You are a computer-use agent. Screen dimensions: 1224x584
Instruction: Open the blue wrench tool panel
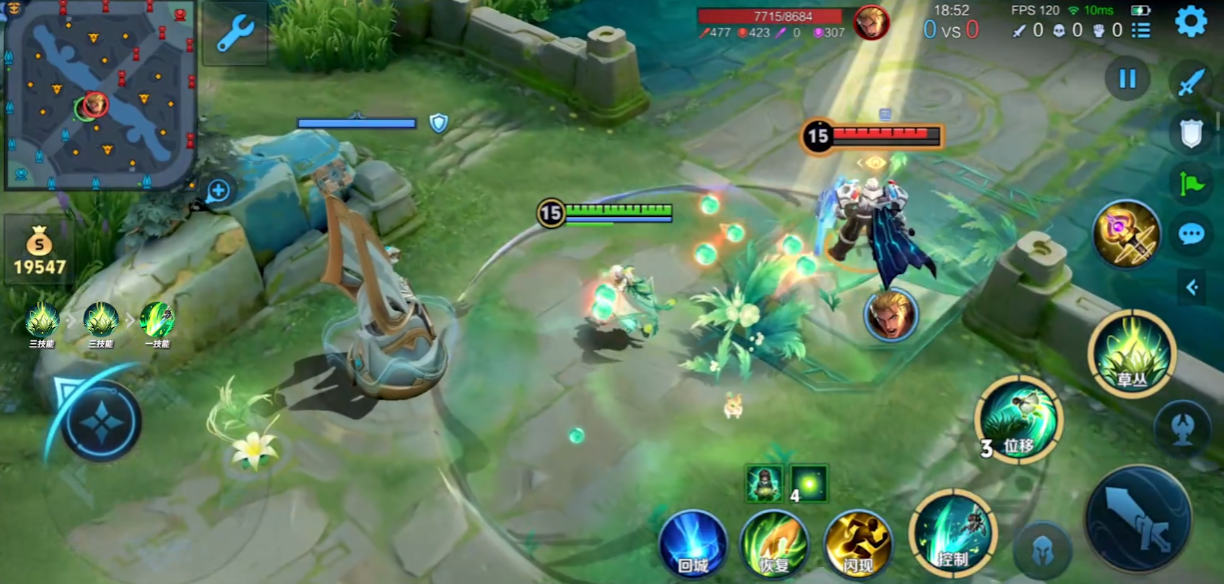pyautogui.click(x=235, y=33)
